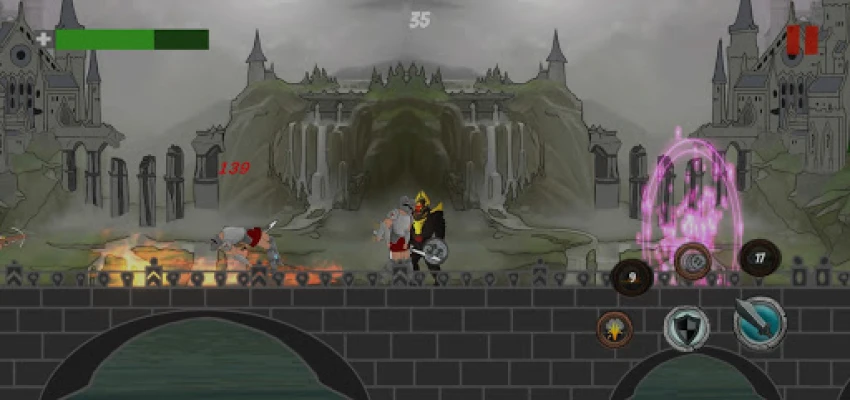Attack with the sword button
The height and width of the screenshot is (400, 850).
759,322
